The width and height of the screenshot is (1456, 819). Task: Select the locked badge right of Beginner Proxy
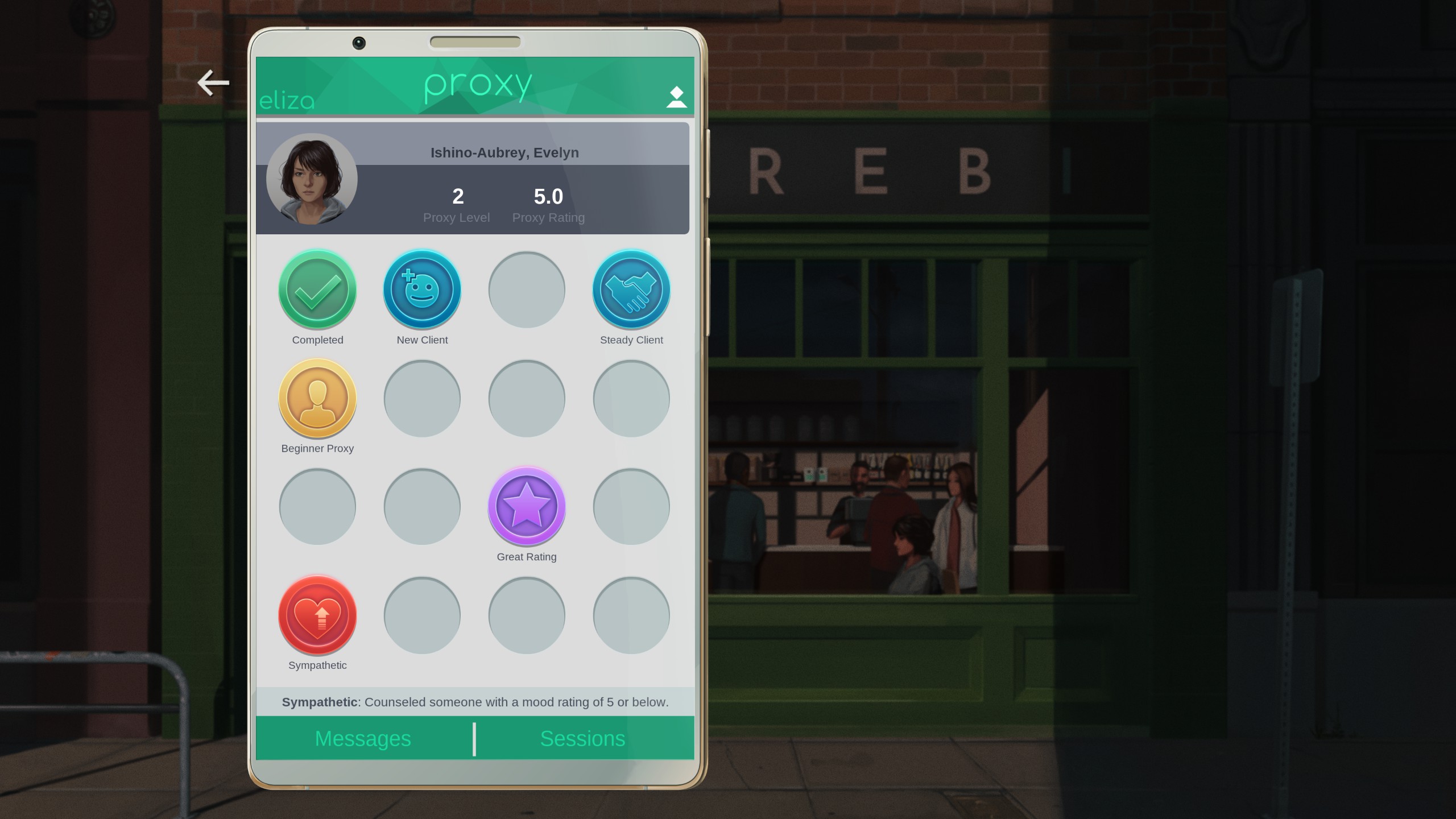[422, 398]
